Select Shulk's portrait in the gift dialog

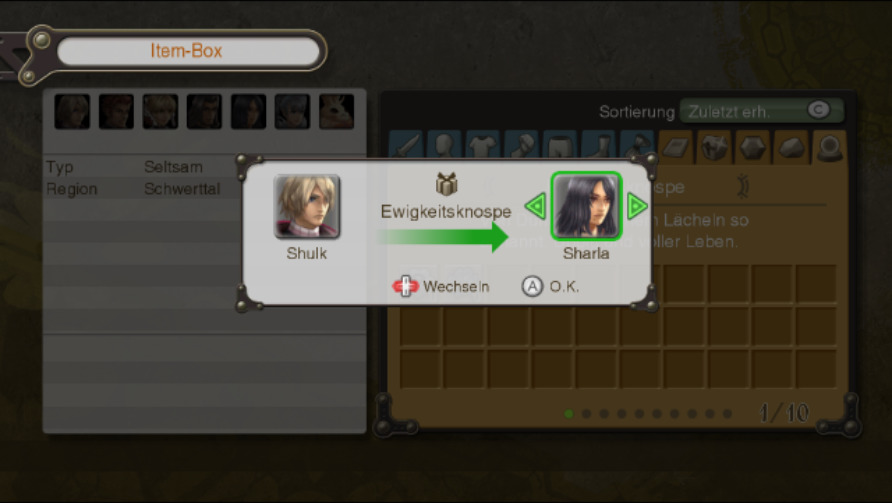[307, 207]
